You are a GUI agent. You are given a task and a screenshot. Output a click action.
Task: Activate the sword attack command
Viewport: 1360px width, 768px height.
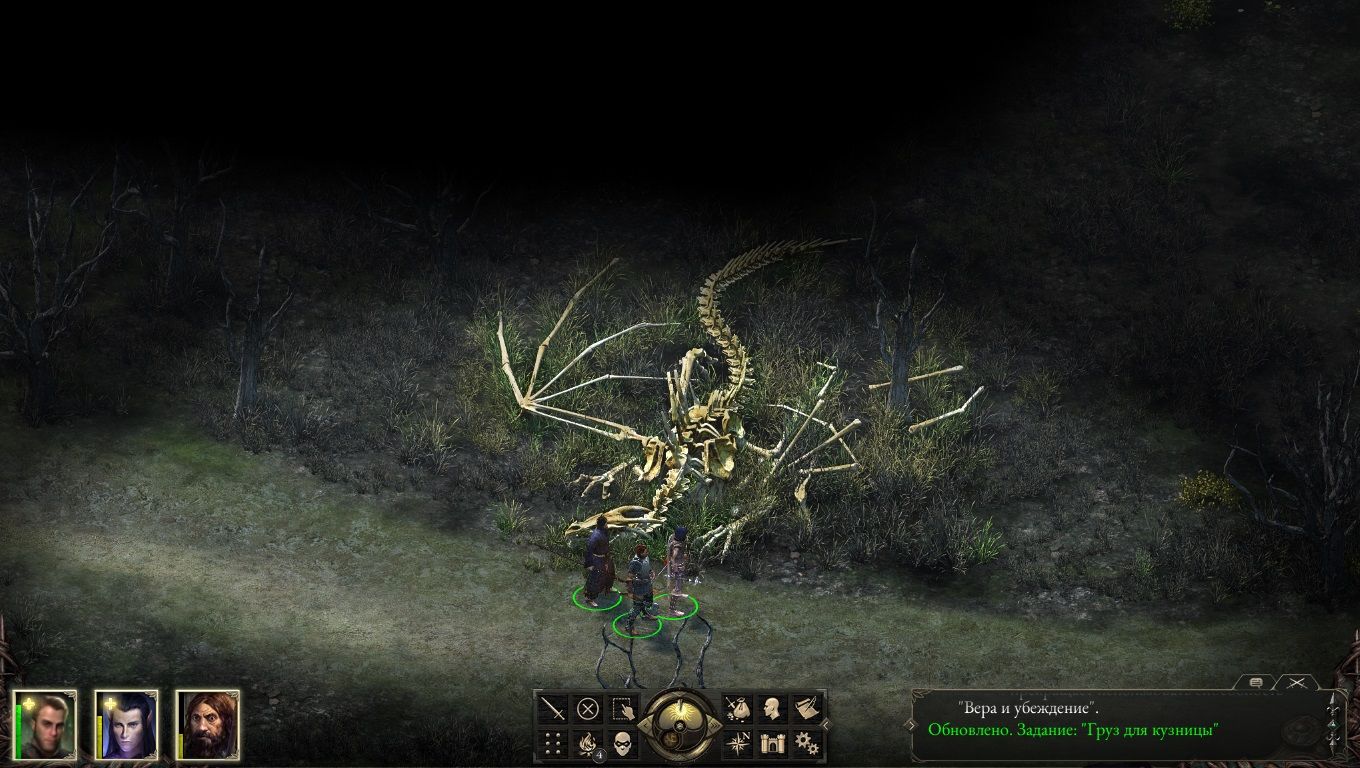(x=553, y=709)
